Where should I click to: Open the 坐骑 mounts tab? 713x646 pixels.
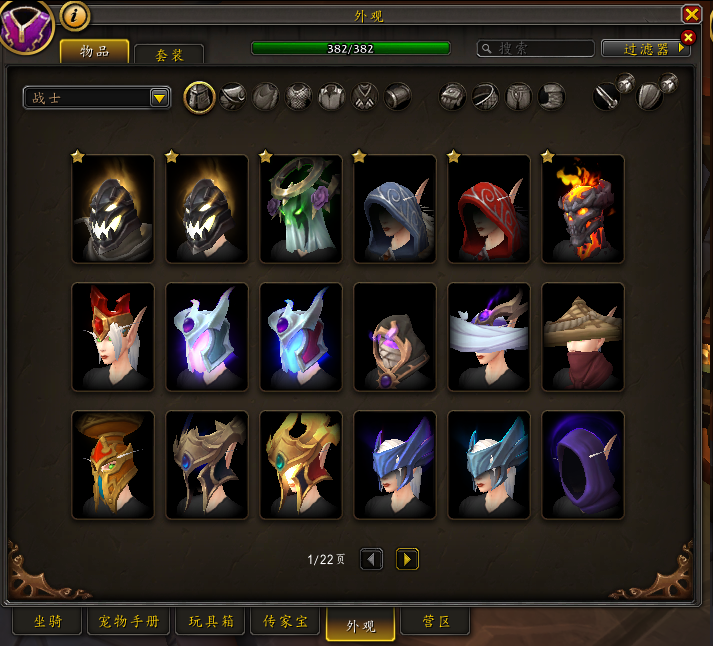pos(47,622)
